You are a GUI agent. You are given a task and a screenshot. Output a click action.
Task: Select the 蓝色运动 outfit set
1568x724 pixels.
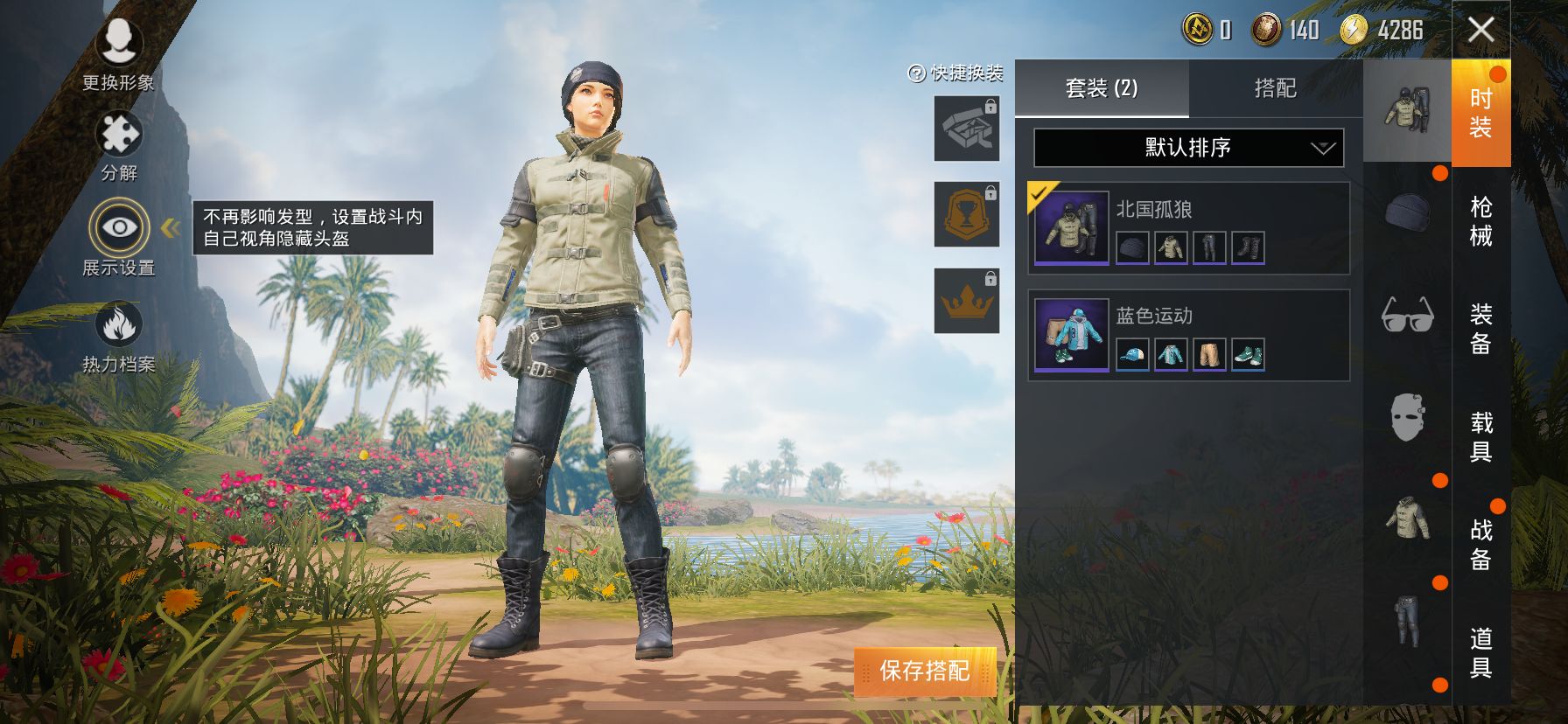[1188, 335]
